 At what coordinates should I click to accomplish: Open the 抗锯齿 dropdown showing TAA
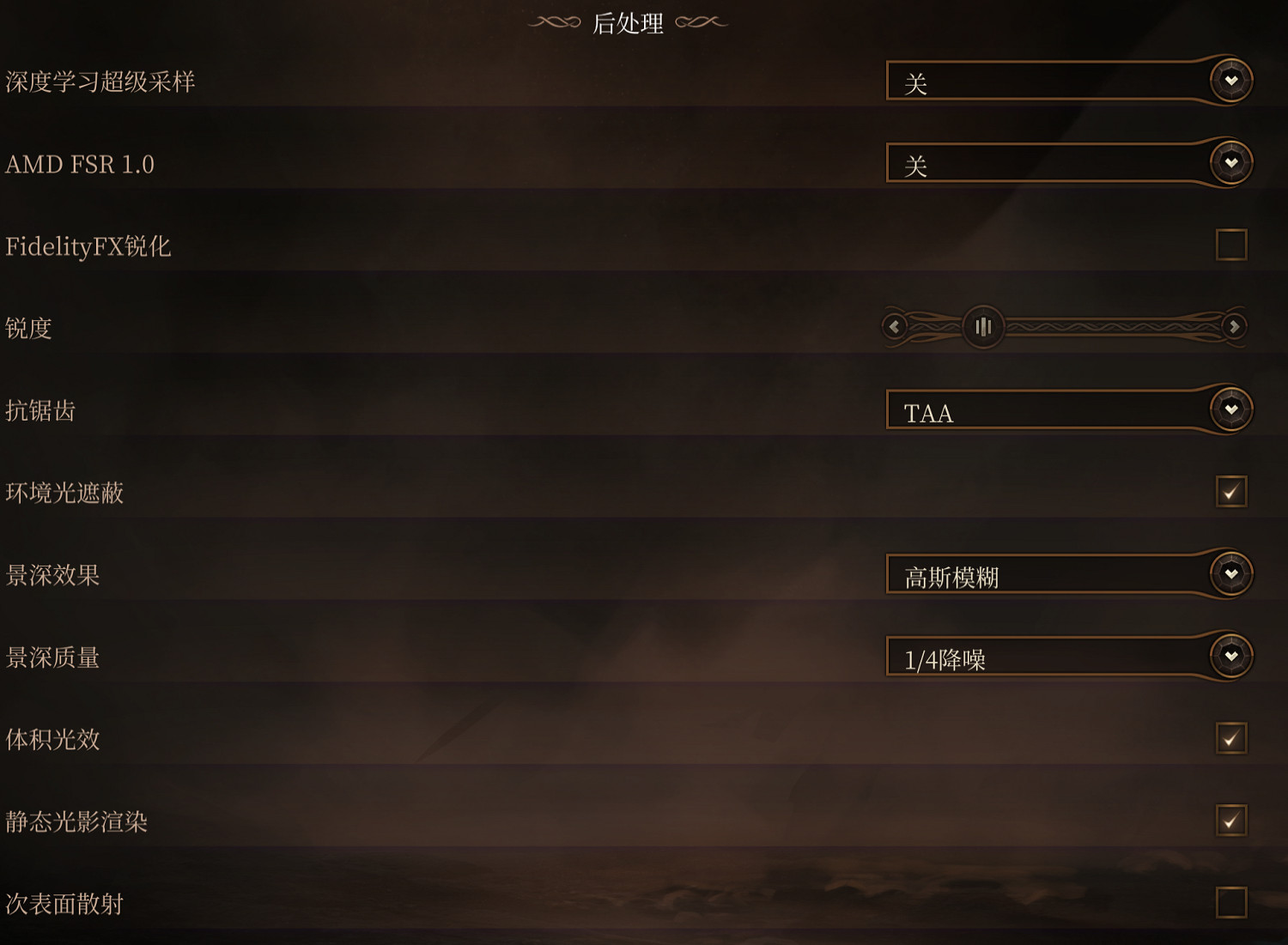click(x=1048, y=409)
